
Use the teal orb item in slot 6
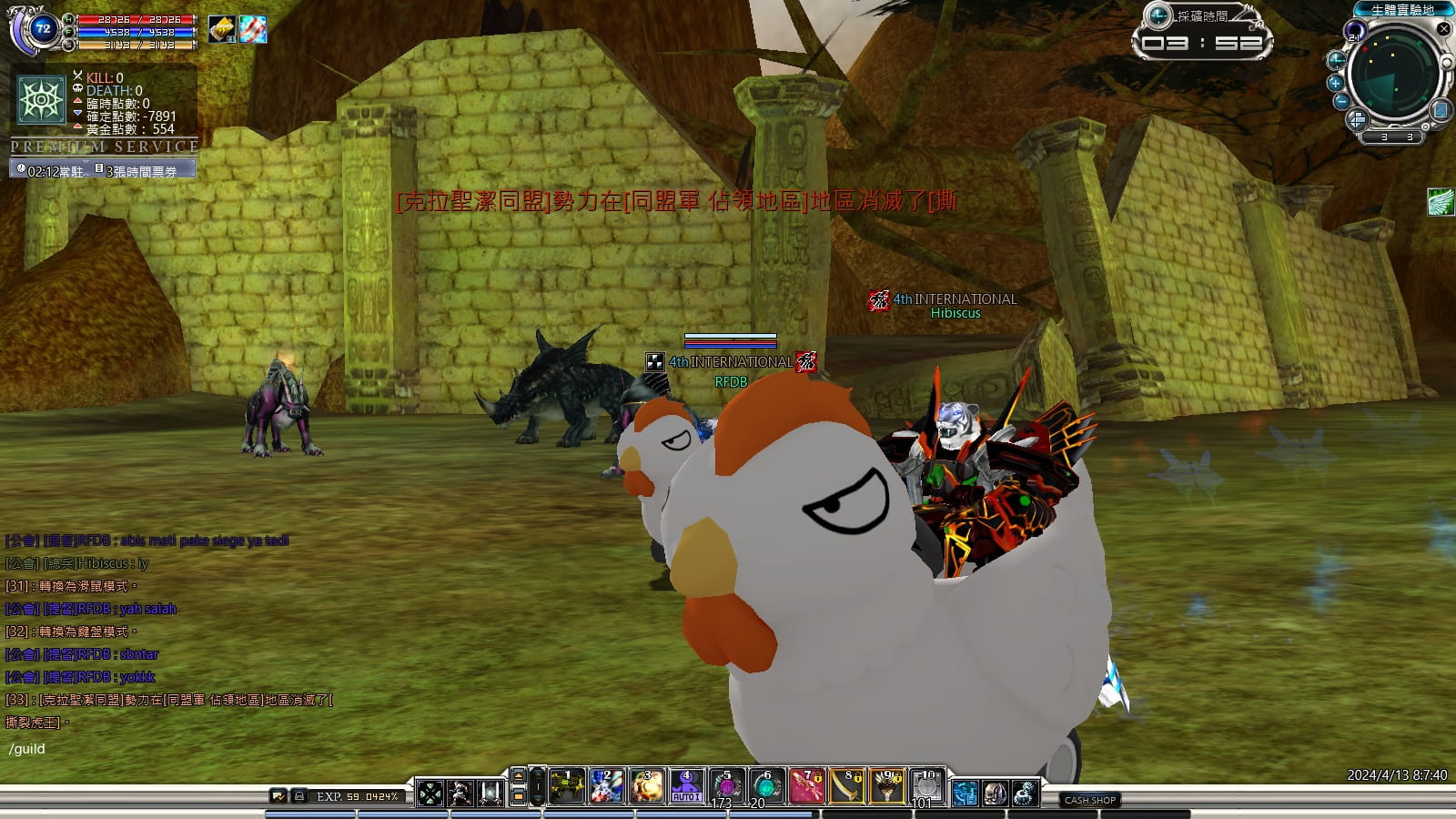(766, 786)
